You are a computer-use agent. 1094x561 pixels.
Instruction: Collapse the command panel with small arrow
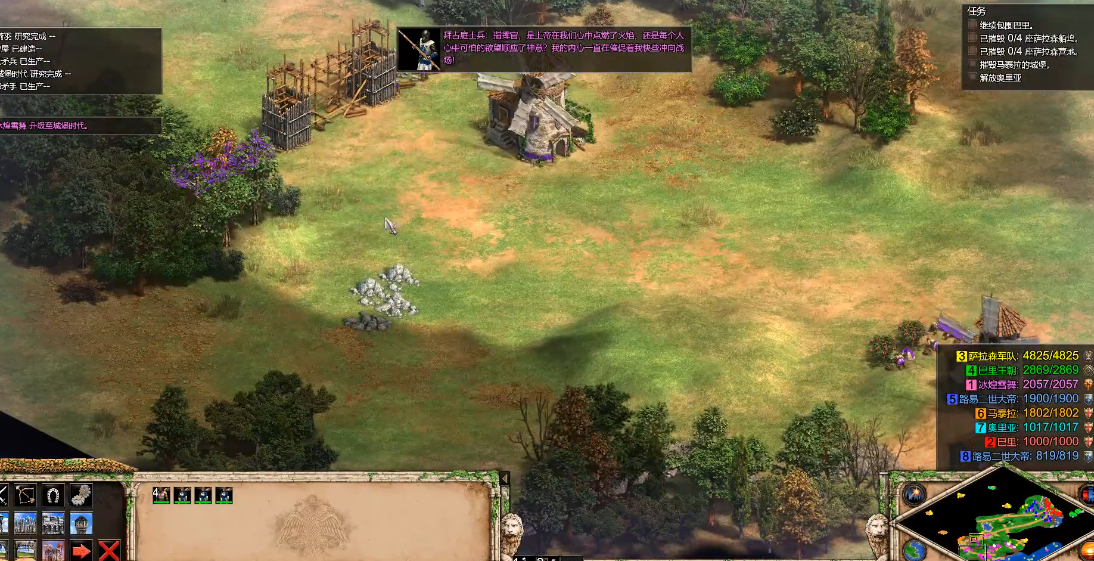tap(504, 480)
